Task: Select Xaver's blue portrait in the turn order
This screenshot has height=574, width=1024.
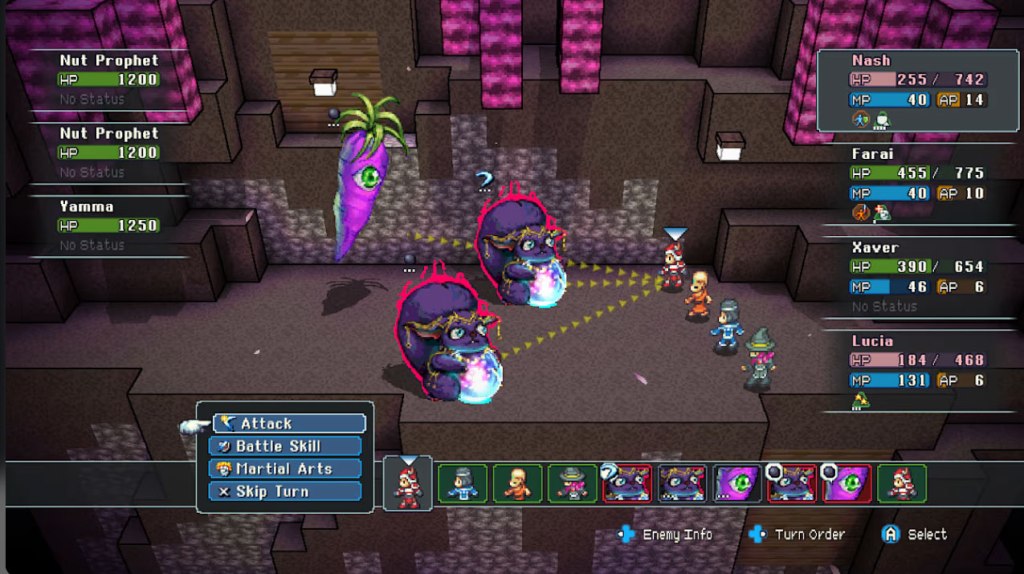Action: [463, 483]
